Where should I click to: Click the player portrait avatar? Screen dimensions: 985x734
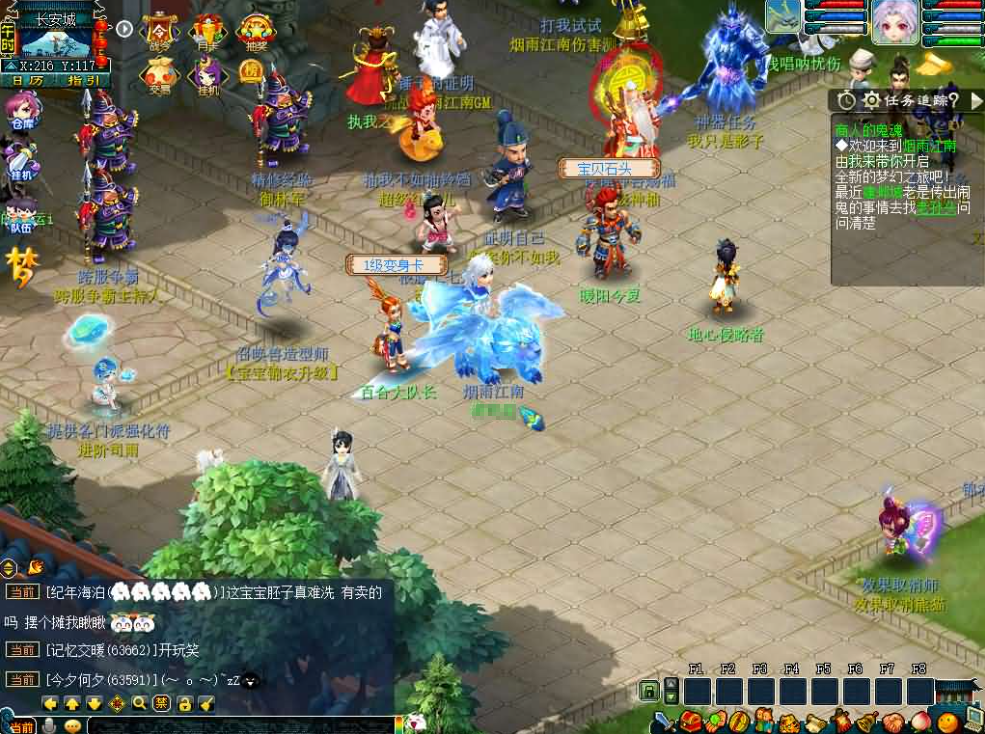pyautogui.click(x=894, y=22)
